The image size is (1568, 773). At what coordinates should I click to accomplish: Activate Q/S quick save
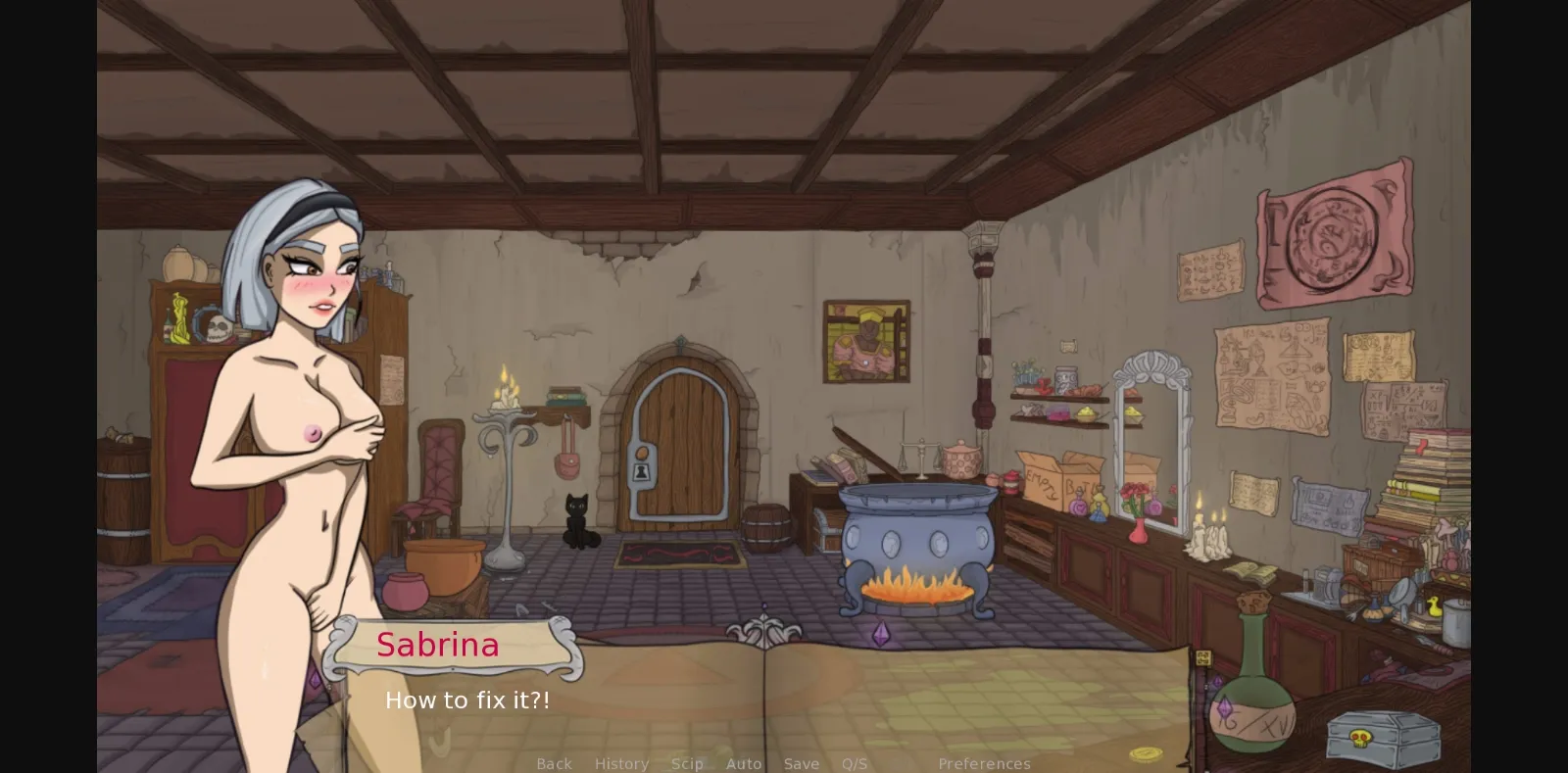point(854,763)
